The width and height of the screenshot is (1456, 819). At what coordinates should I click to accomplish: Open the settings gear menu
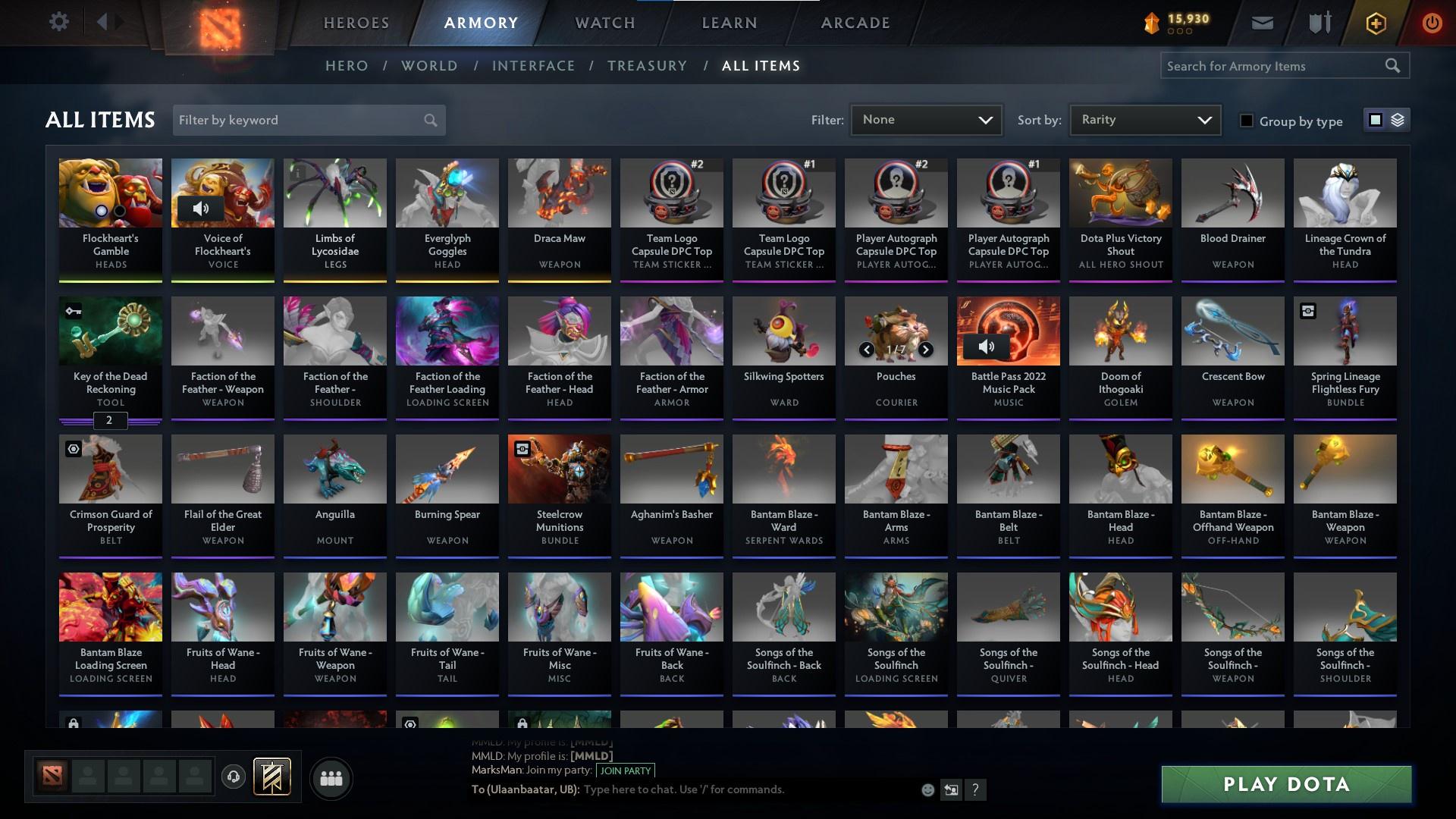coord(59,21)
